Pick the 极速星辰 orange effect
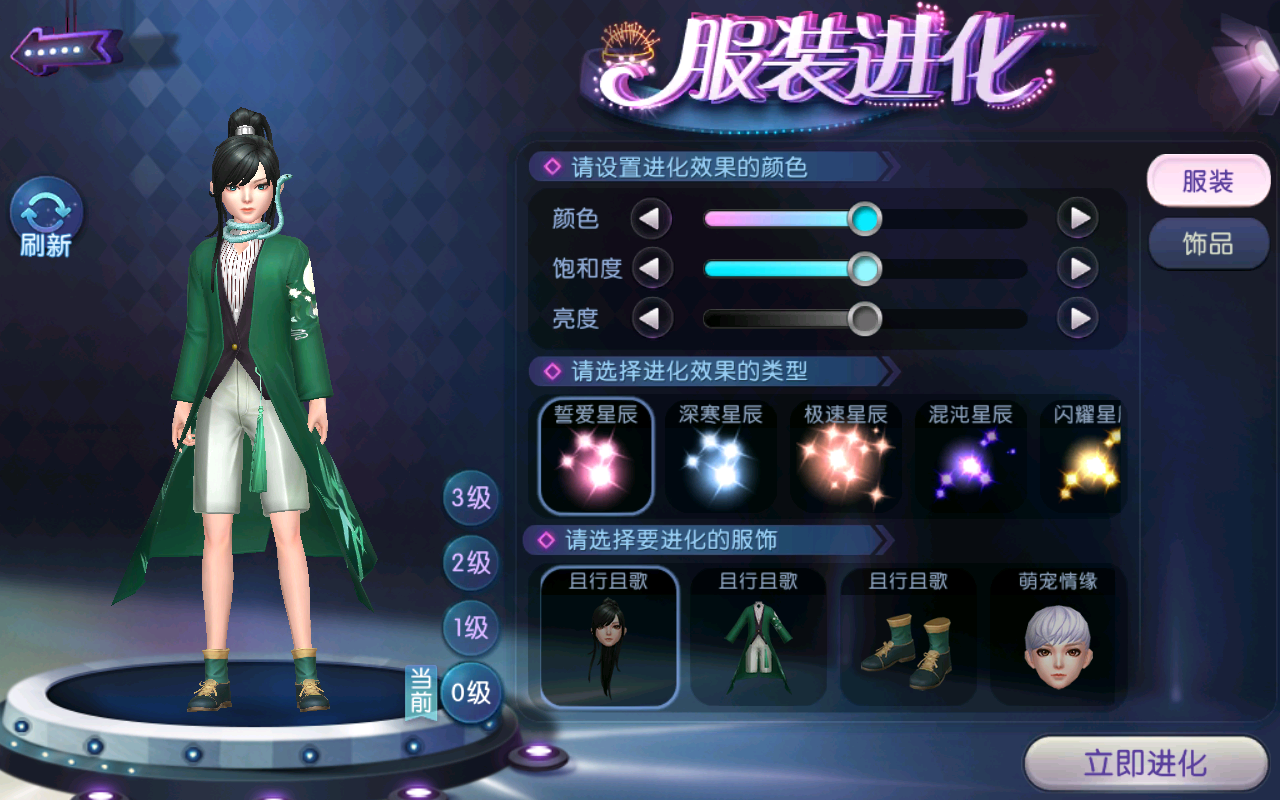This screenshot has height=800, width=1280. click(x=845, y=456)
